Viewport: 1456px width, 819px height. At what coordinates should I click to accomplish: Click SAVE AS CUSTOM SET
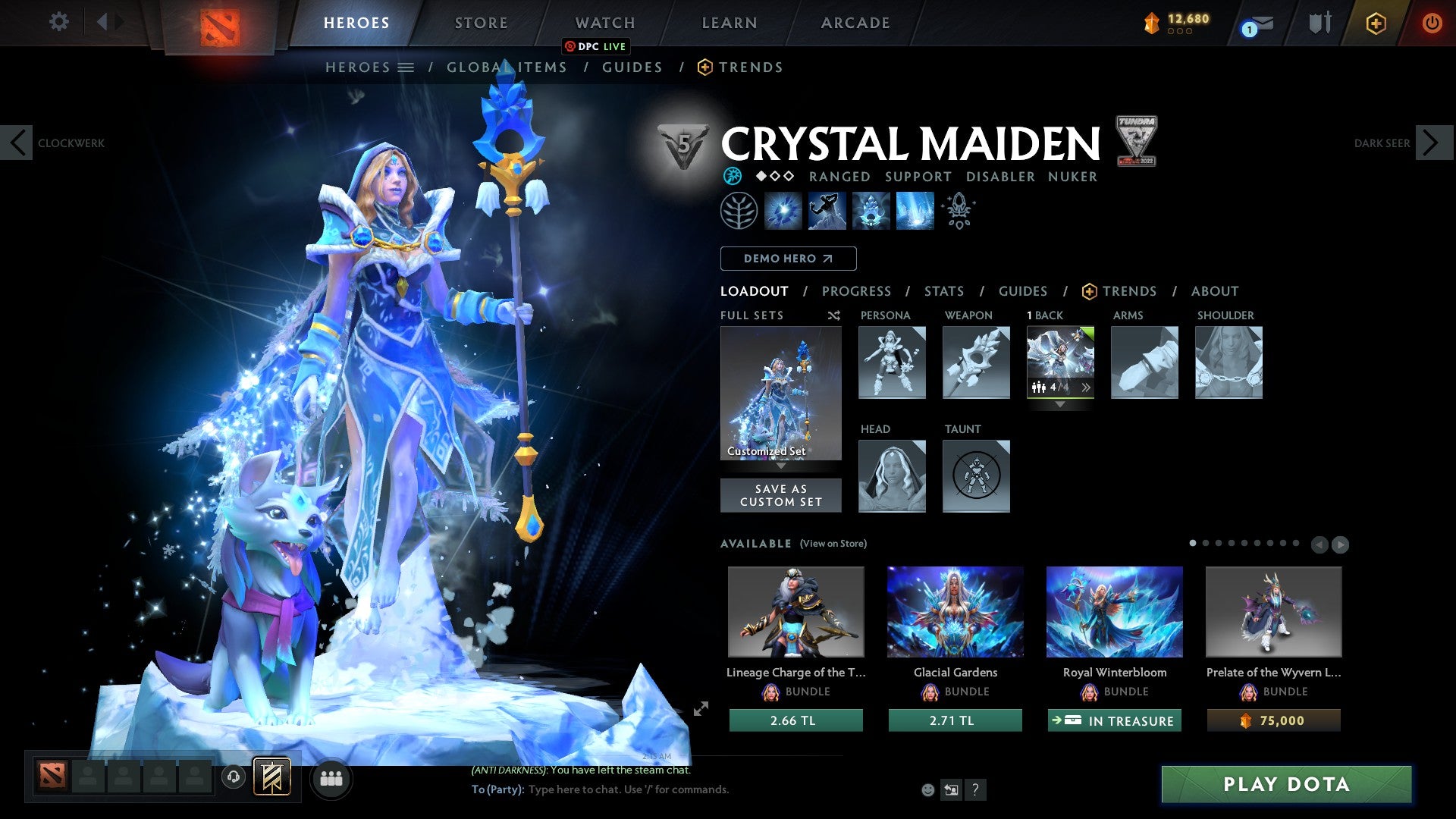781,495
